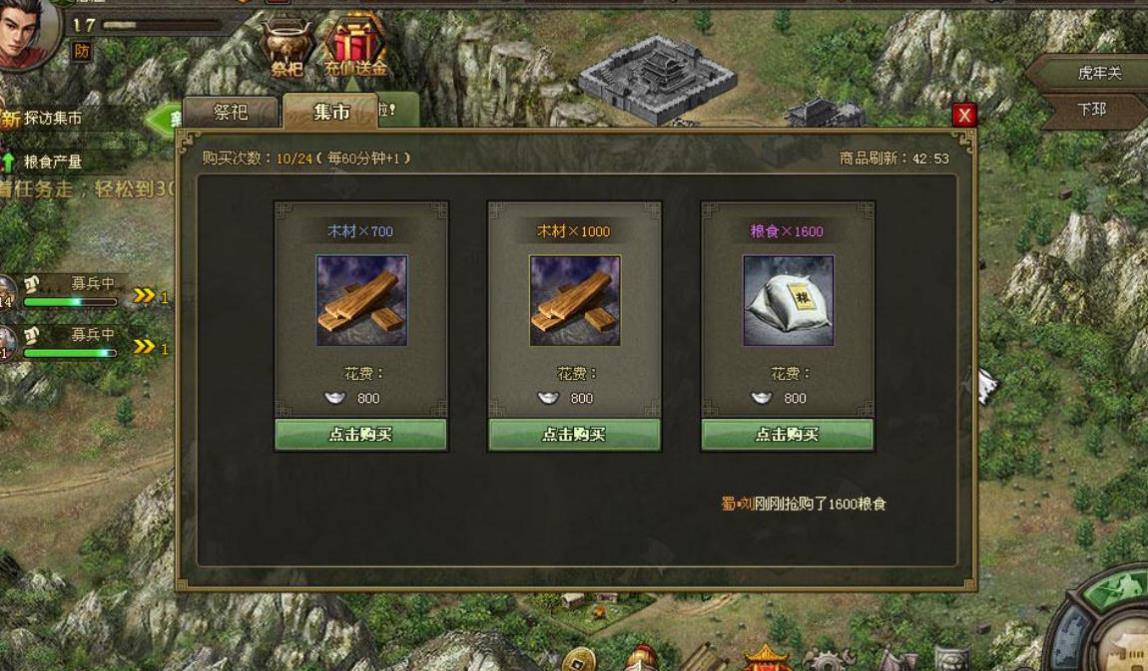
Task: Select the 1000 wood item image
Action: (574, 300)
